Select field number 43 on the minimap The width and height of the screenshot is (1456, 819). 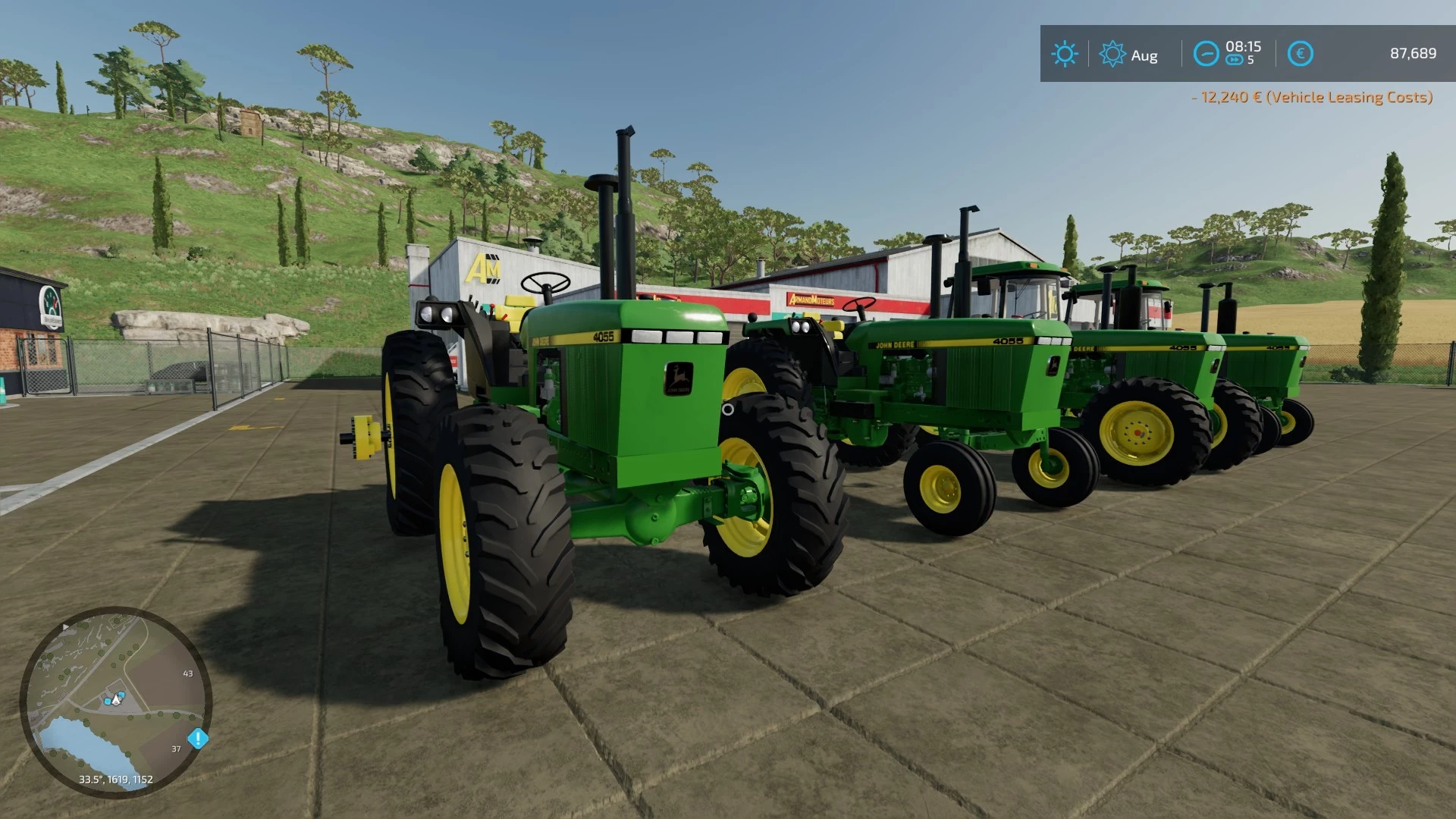click(188, 673)
